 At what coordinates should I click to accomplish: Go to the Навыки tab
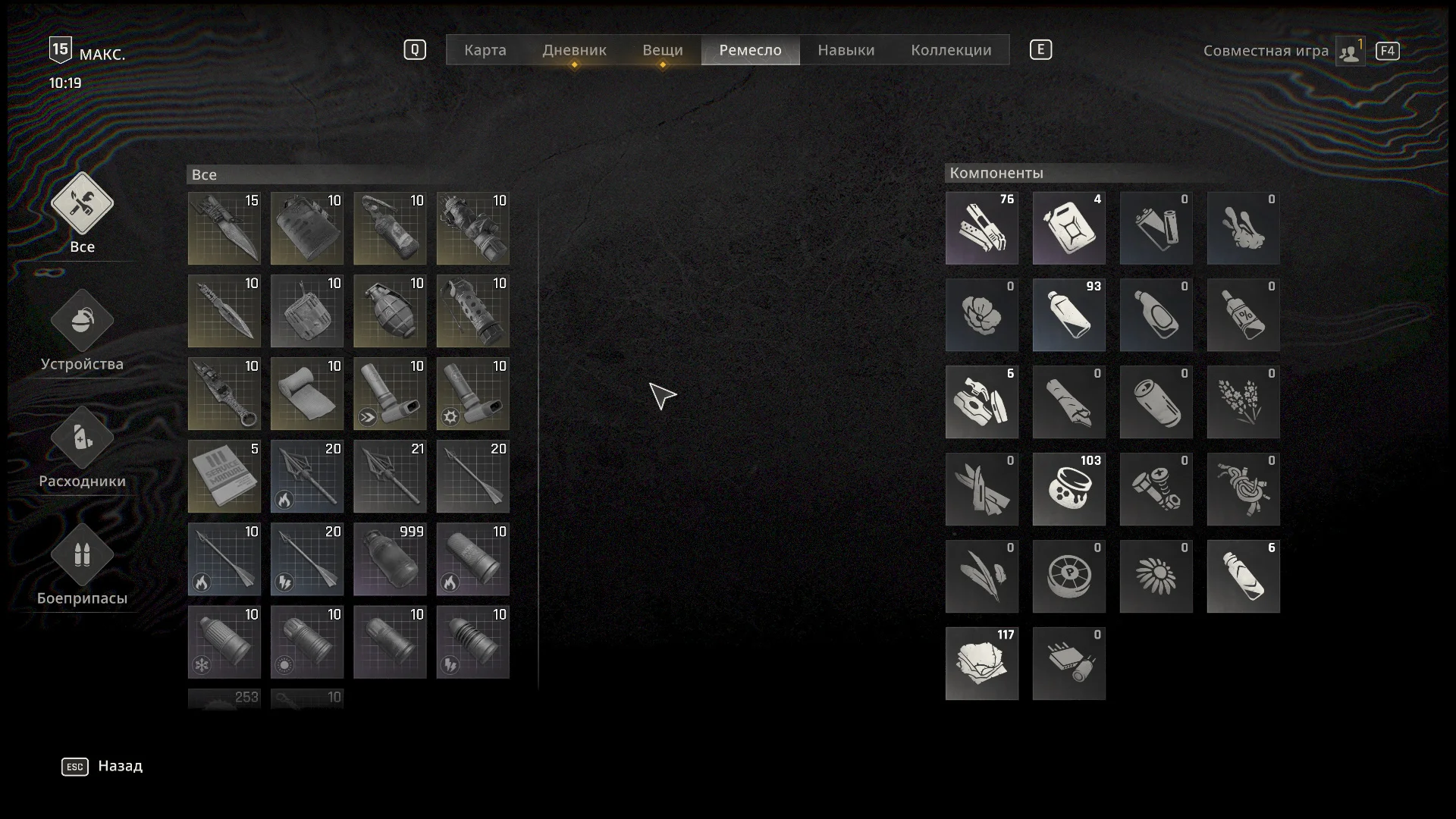click(x=846, y=50)
